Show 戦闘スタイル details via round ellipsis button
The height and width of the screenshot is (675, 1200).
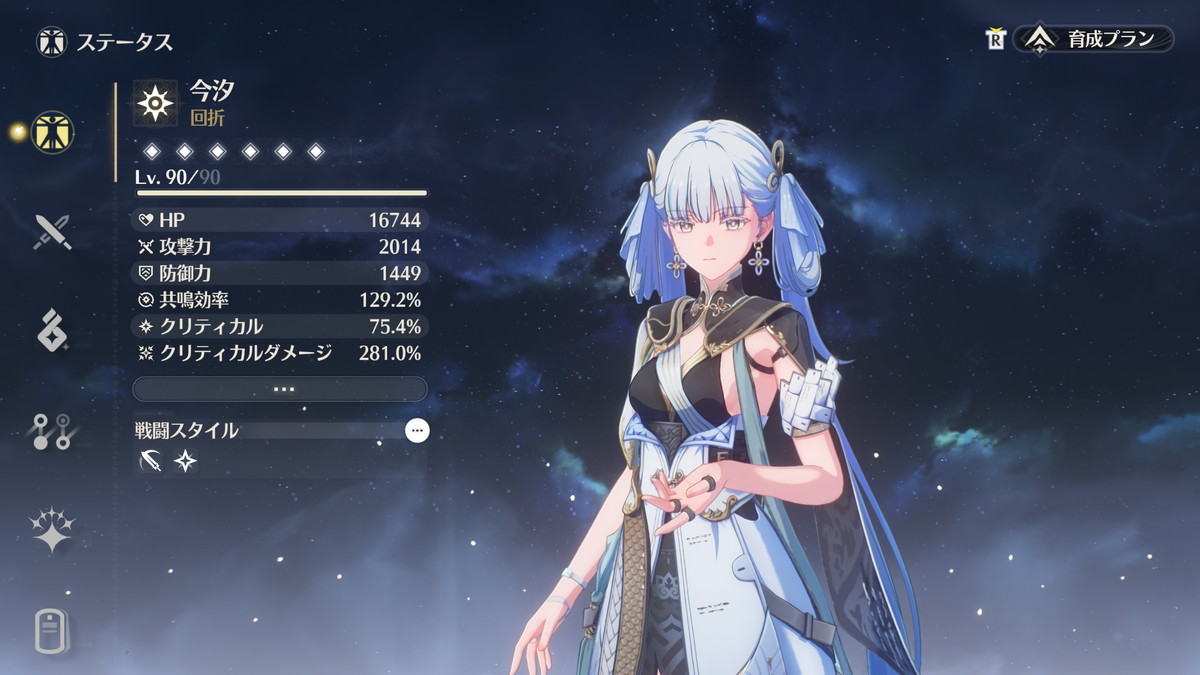coord(418,431)
